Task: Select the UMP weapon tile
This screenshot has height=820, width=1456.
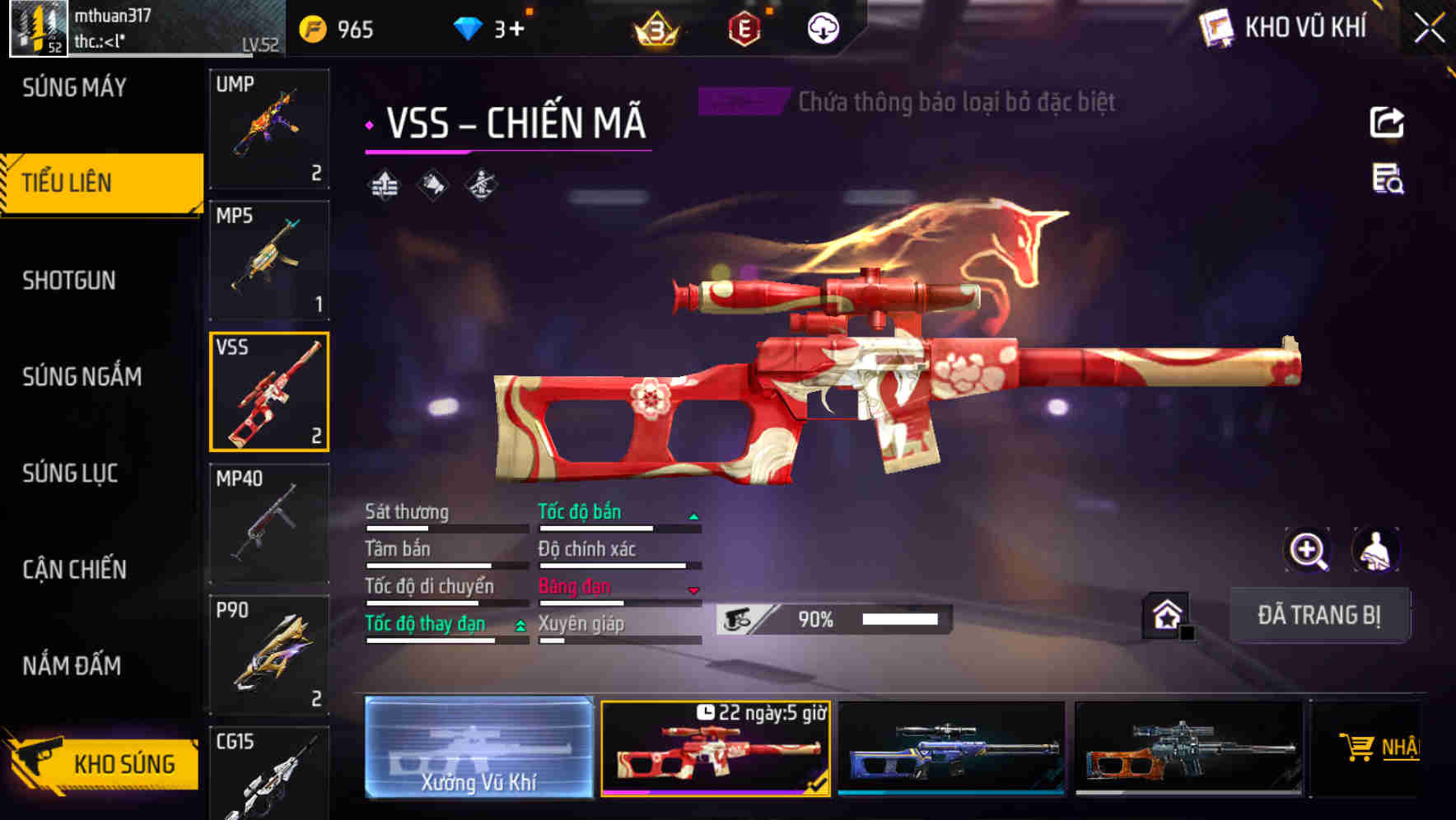Action: (x=269, y=129)
